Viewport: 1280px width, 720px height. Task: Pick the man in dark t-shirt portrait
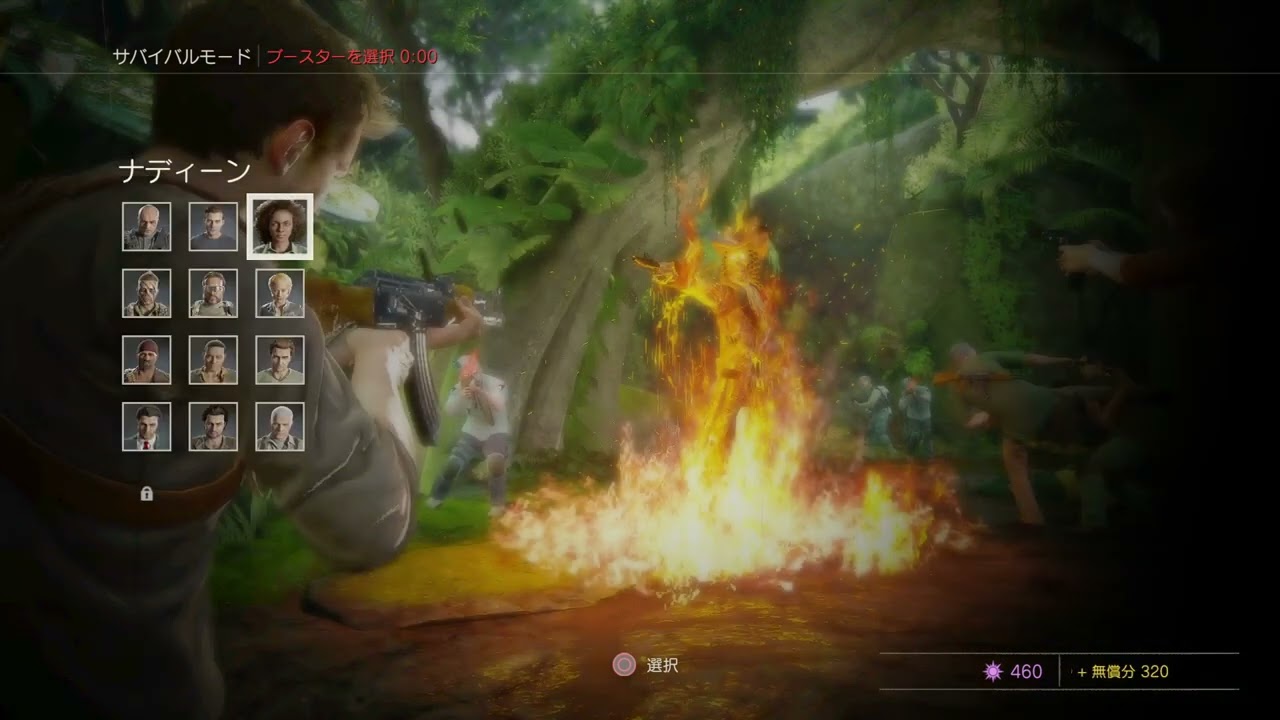point(213,227)
